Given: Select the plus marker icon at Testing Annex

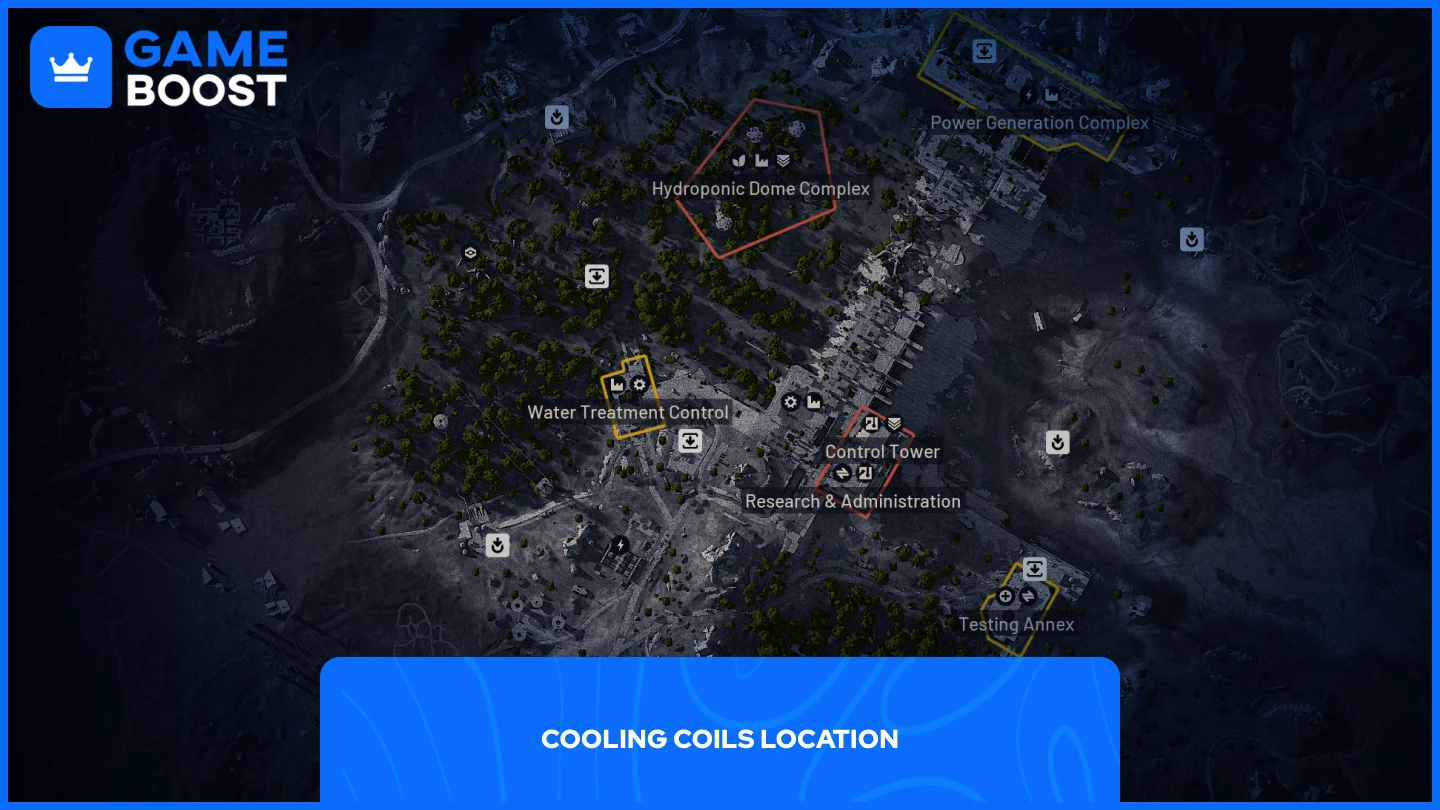Looking at the screenshot, I should point(1005,596).
